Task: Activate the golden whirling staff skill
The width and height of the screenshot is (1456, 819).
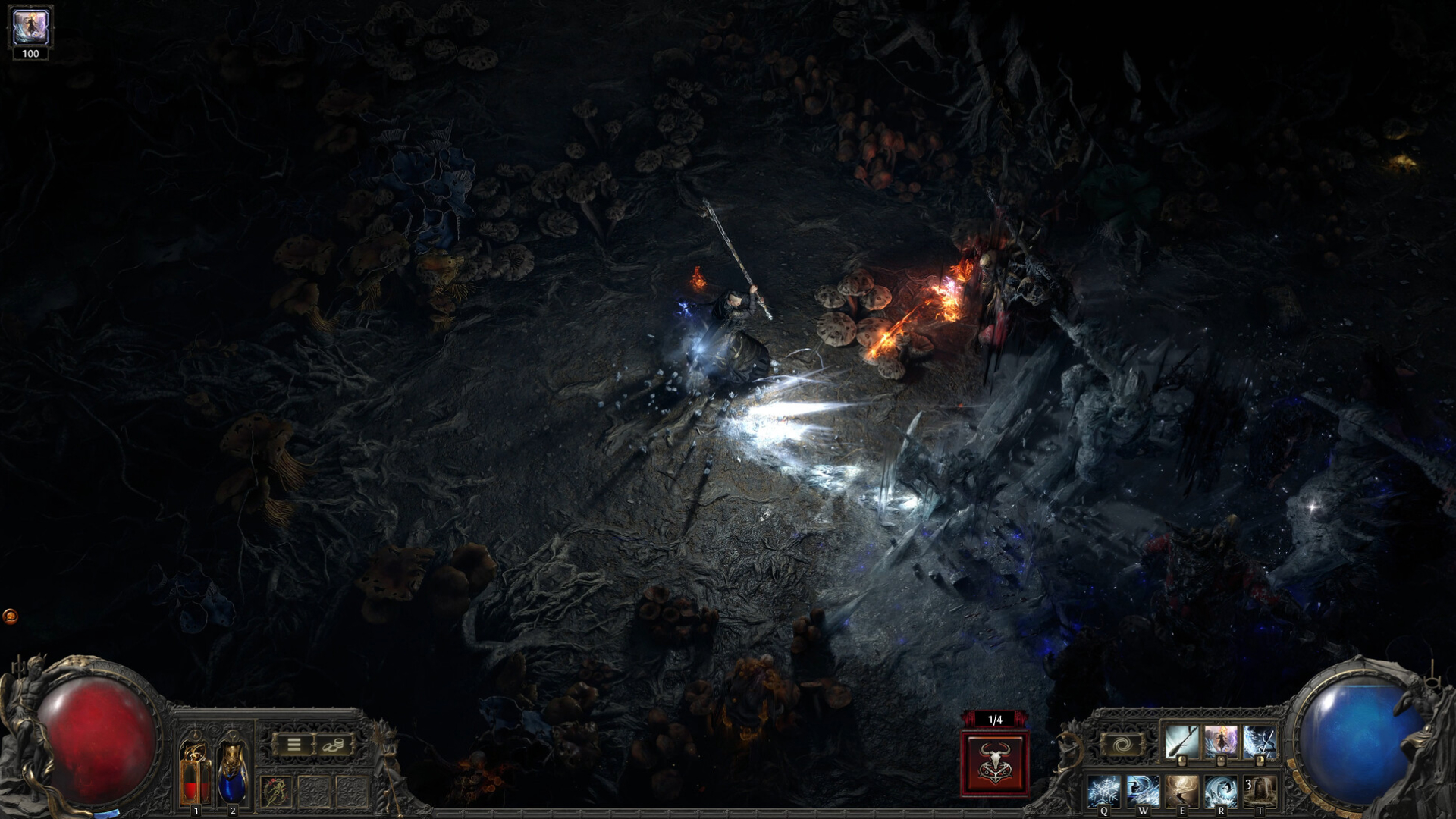Action: (1181, 791)
